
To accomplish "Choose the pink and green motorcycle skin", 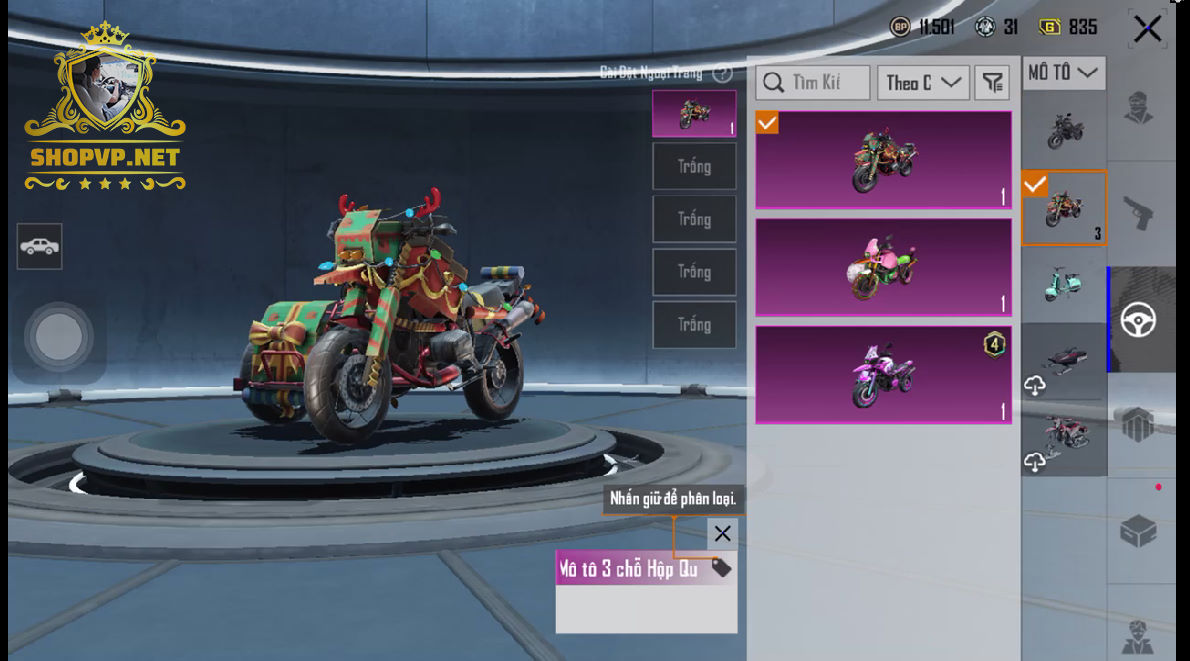I will click(883, 267).
